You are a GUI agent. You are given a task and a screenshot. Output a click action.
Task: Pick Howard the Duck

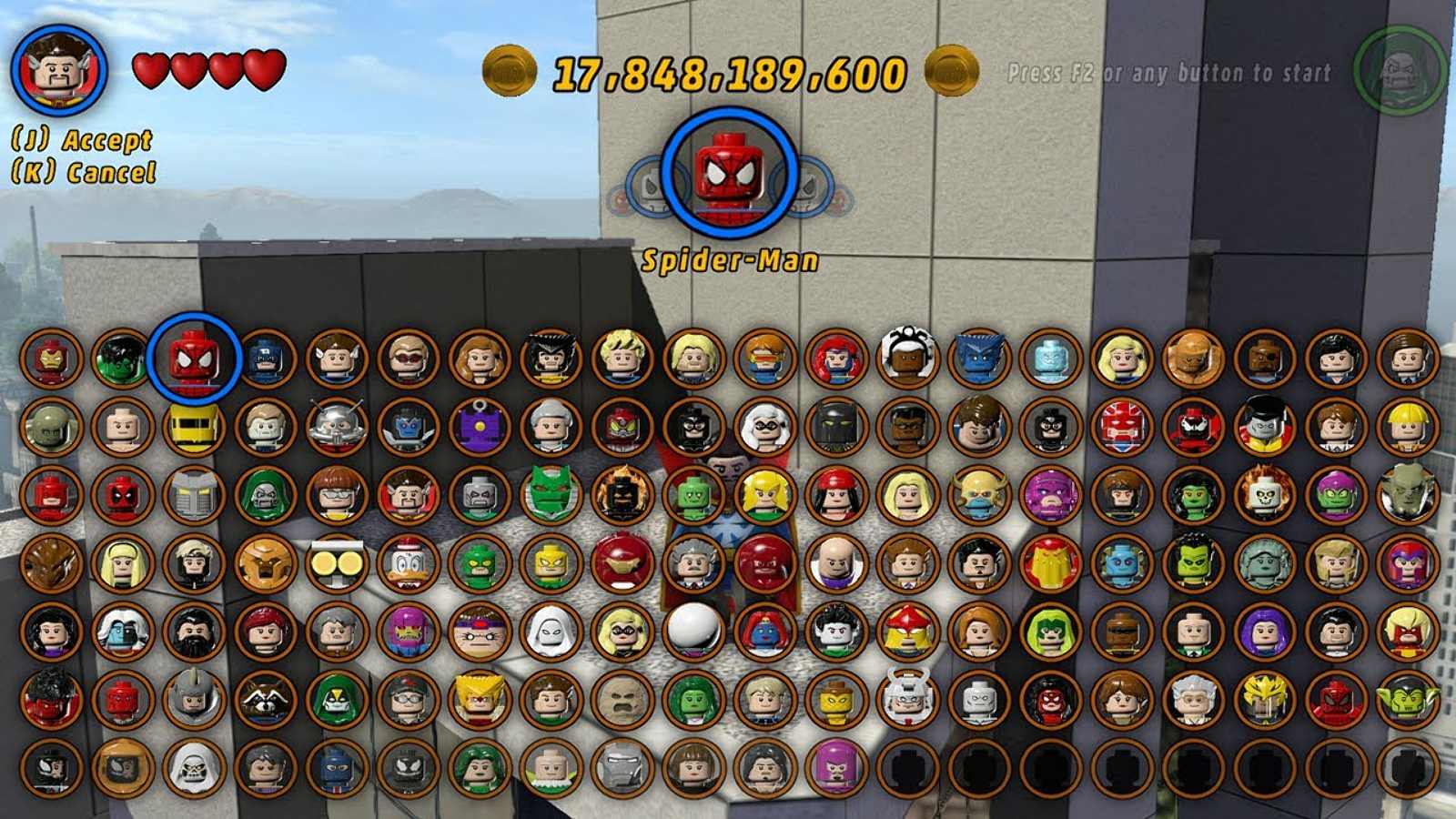408,563
